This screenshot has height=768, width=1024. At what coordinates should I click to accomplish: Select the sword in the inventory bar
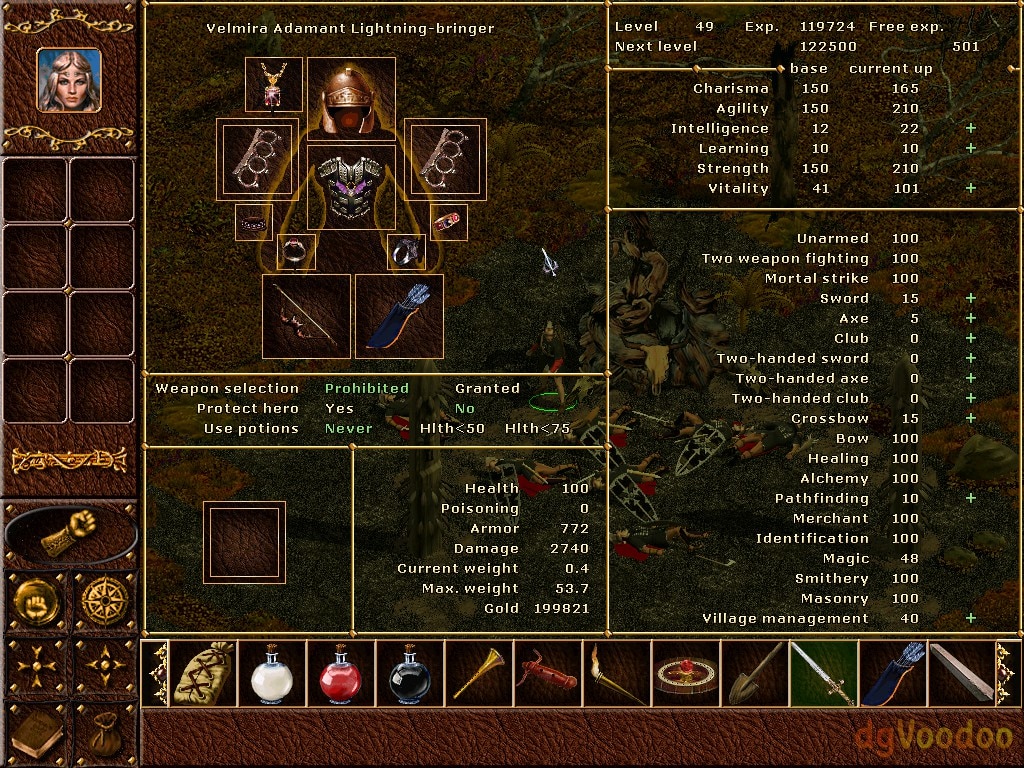[x=823, y=675]
